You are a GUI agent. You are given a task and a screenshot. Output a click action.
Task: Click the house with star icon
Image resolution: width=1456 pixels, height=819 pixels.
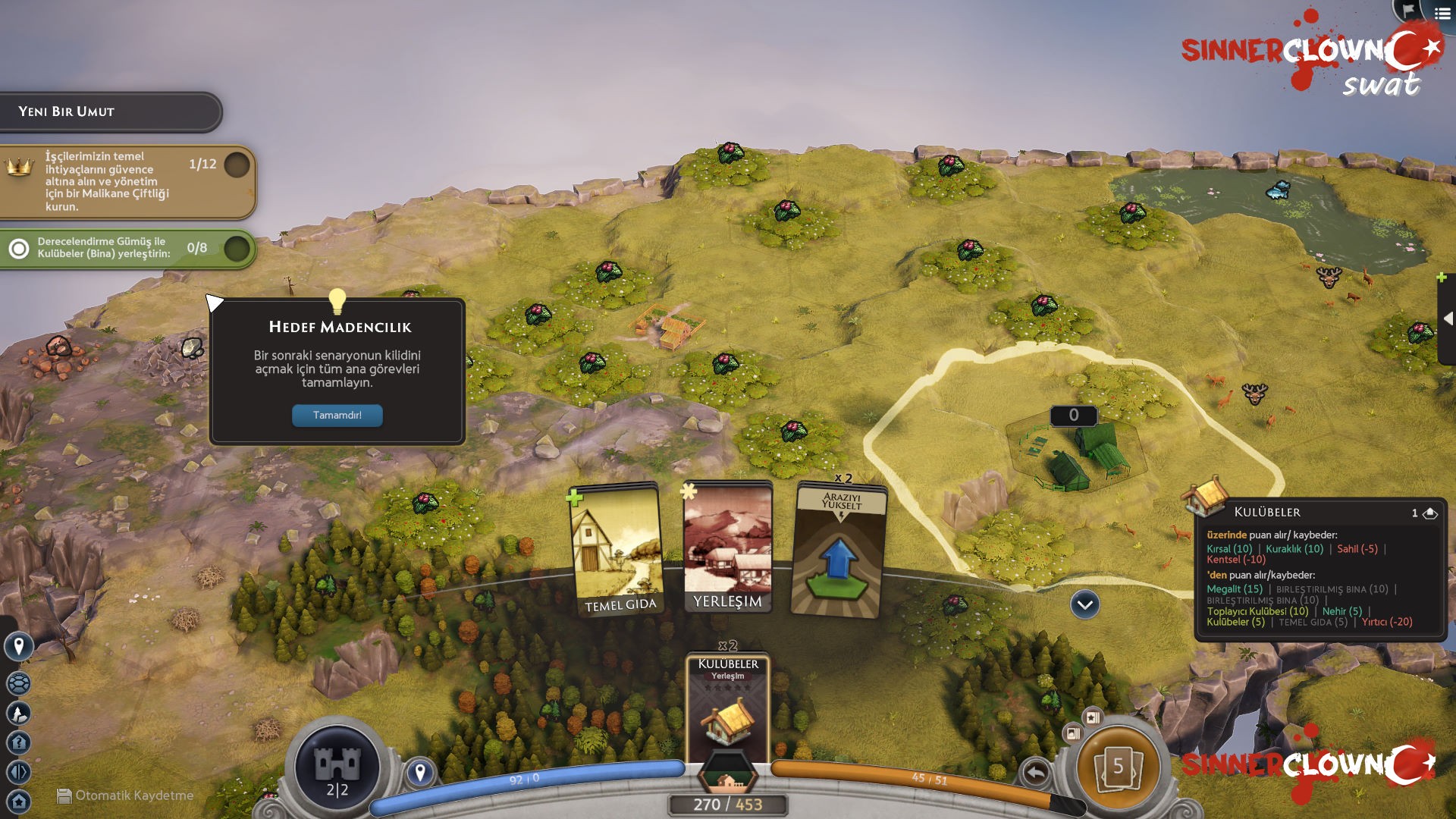coord(18,801)
